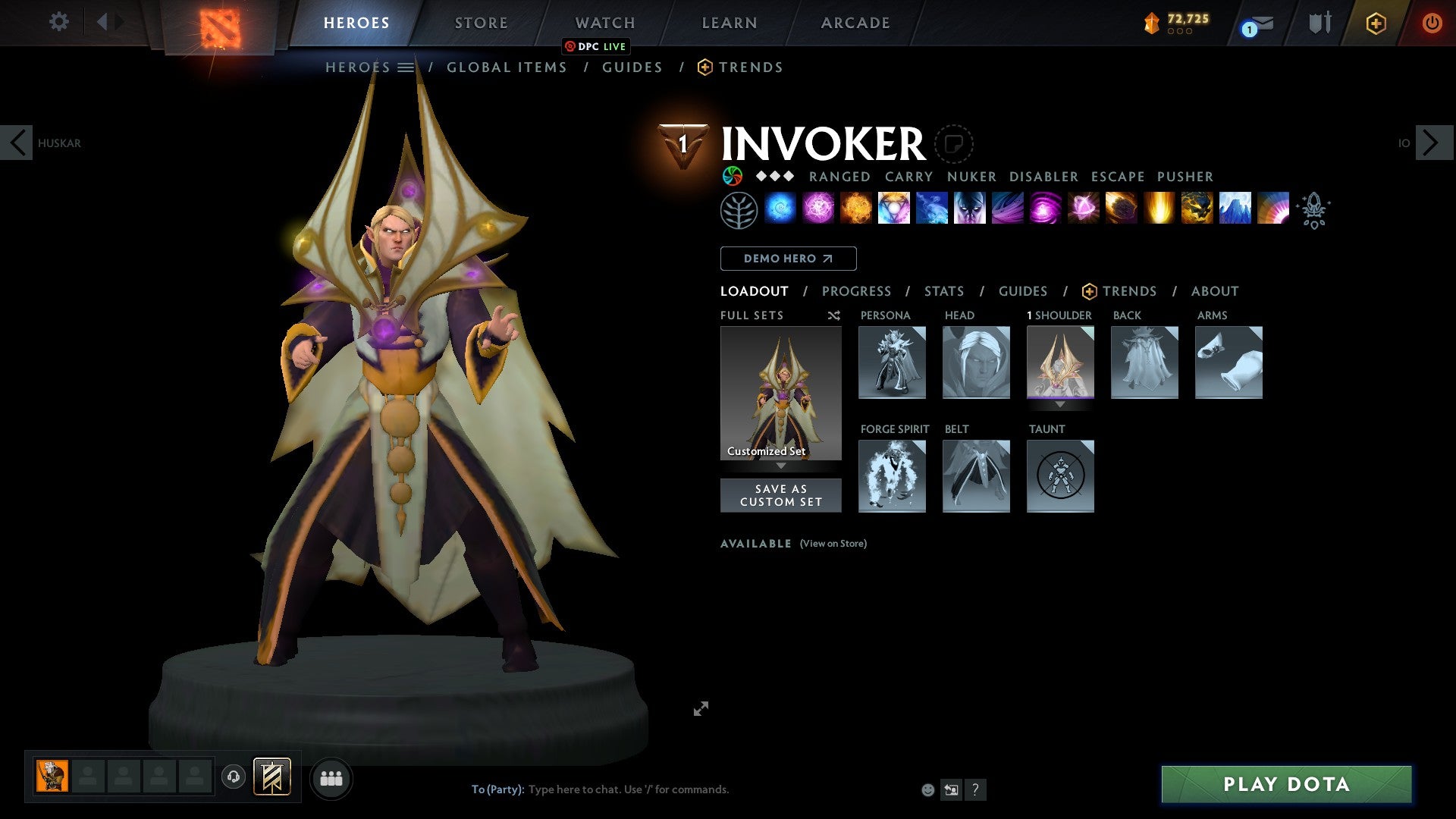The height and width of the screenshot is (819, 1456).
Task: Open the Dota Plus hexagon icon
Action: (x=1375, y=23)
